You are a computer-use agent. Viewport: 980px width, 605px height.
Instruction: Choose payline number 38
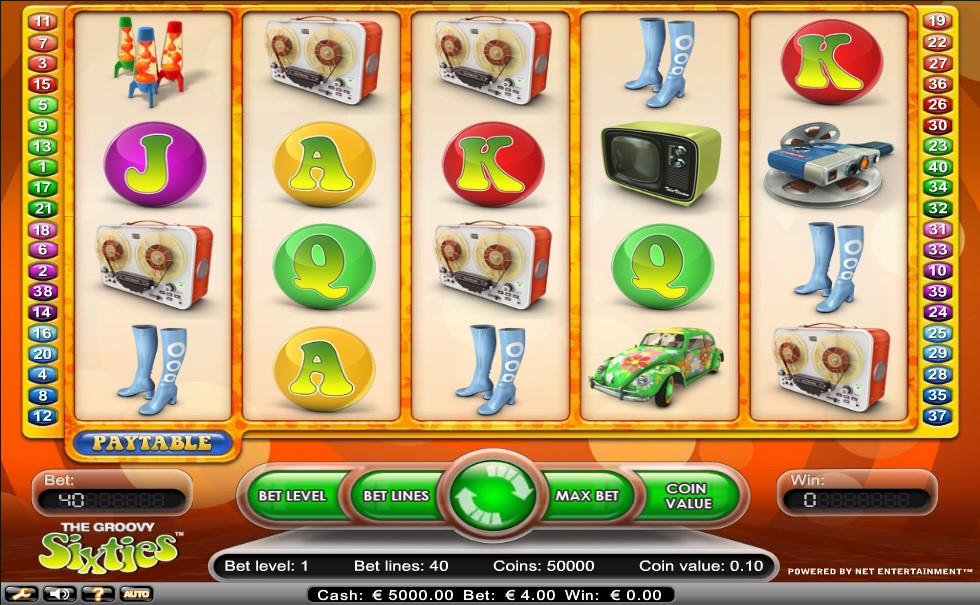pyautogui.click(x=43, y=291)
